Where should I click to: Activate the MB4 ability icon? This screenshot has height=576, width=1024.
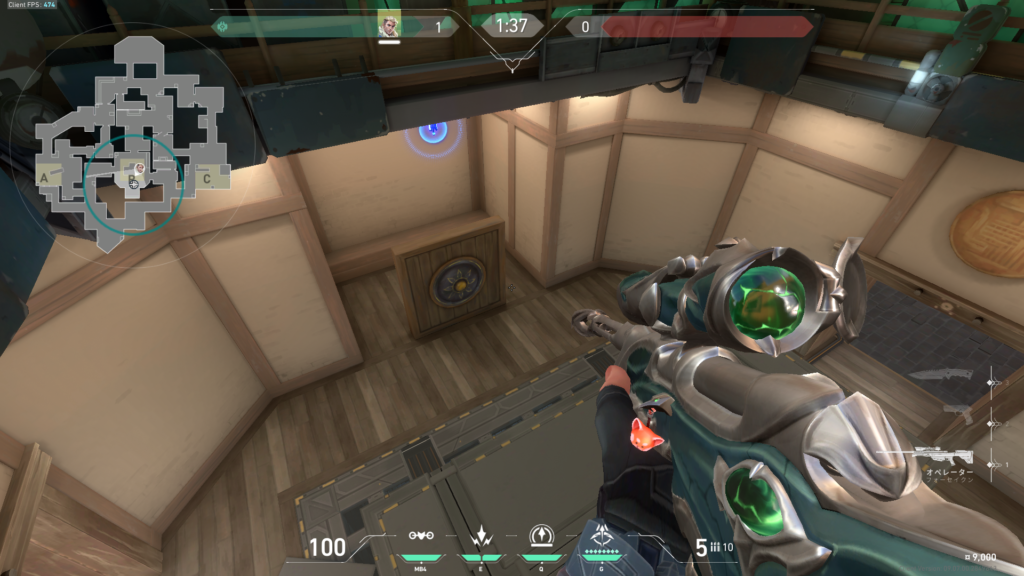[420, 535]
